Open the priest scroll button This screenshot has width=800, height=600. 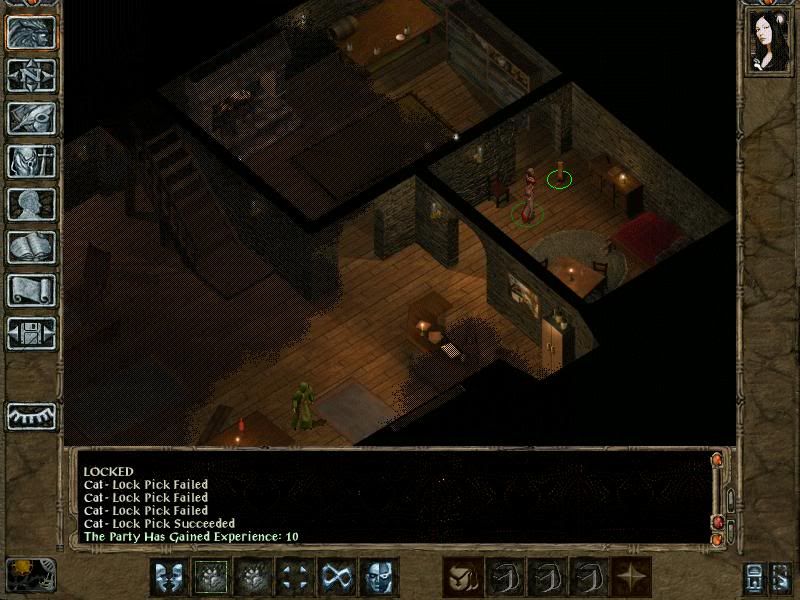(x=31, y=290)
